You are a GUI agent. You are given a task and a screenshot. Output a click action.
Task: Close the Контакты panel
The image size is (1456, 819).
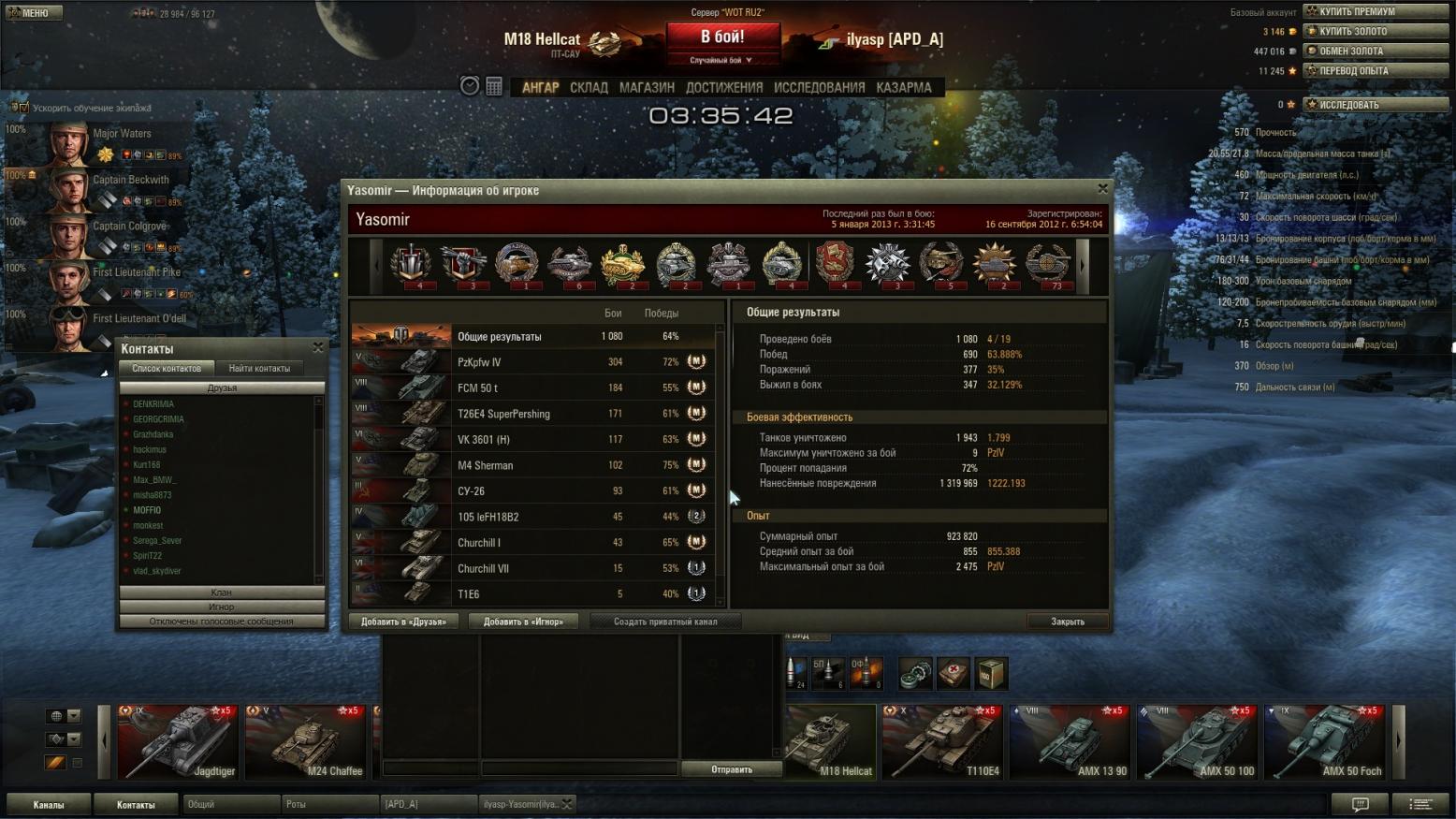pos(318,347)
